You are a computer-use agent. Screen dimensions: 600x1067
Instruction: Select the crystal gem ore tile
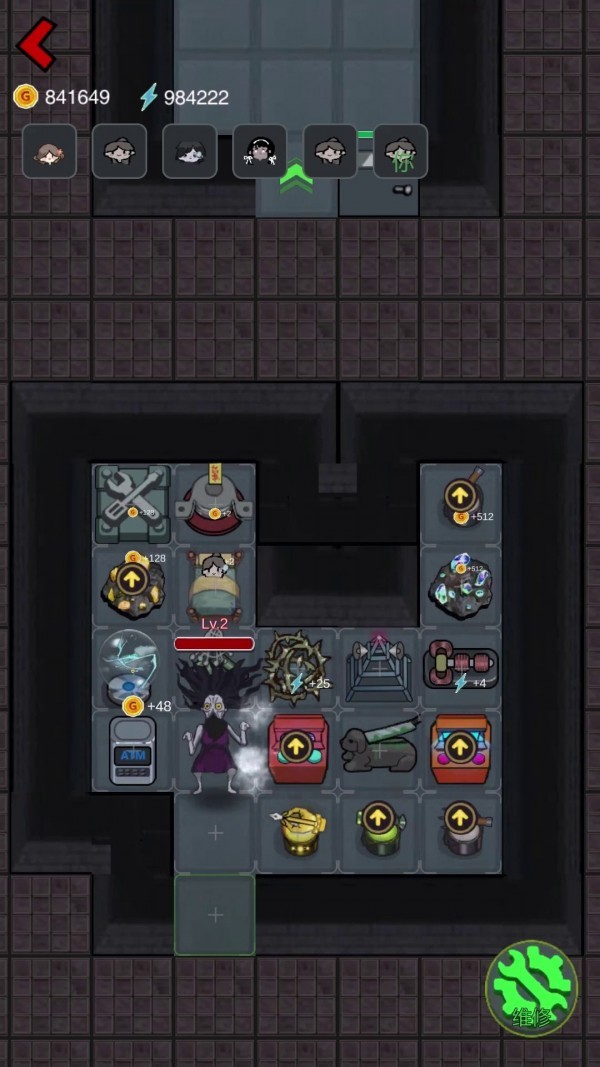tap(460, 583)
